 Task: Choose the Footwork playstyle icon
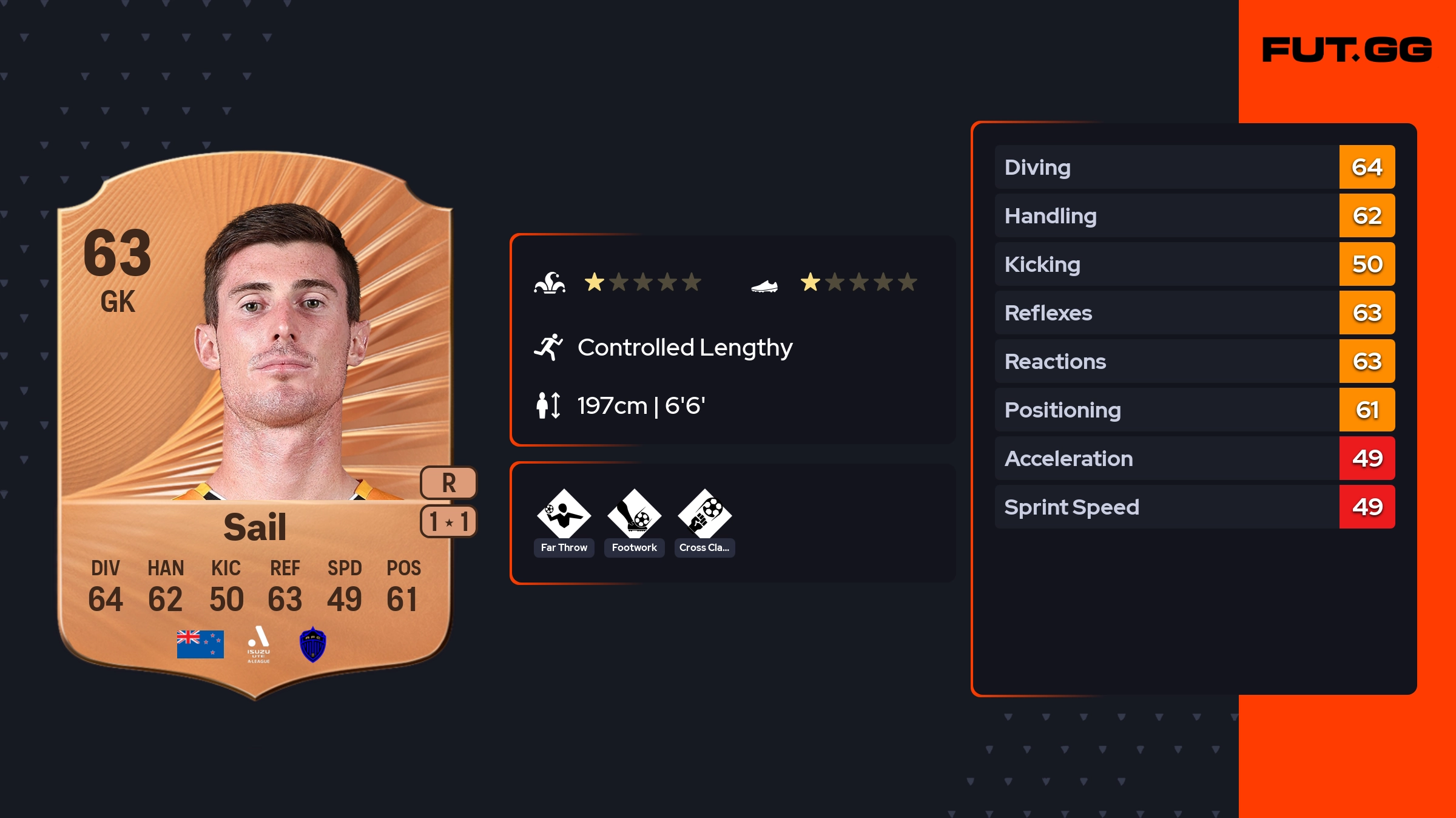click(634, 515)
